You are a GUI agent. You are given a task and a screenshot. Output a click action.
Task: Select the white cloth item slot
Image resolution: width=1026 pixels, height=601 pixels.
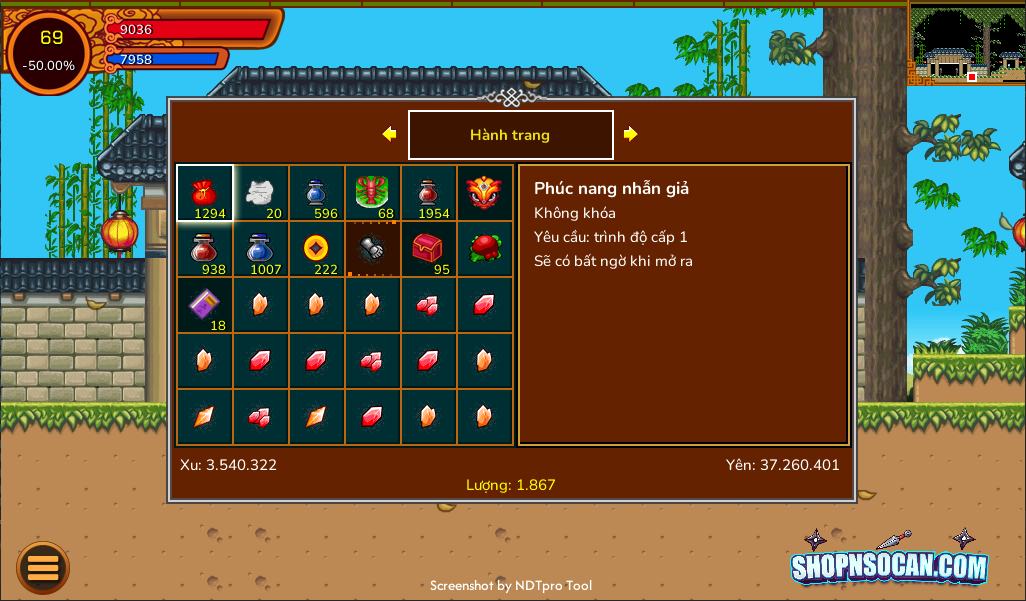pyautogui.click(x=261, y=193)
